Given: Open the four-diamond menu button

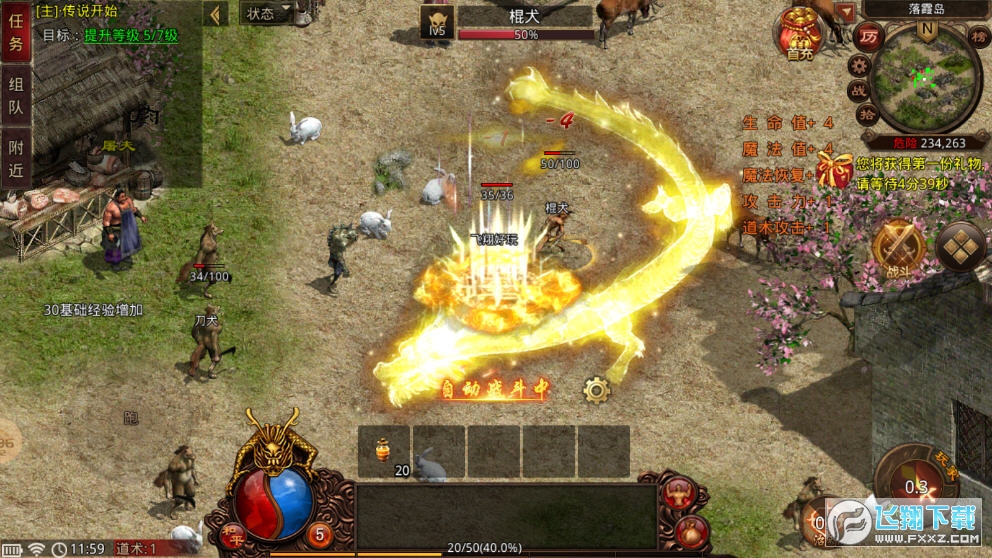Looking at the screenshot, I should [x=961, y=247].
